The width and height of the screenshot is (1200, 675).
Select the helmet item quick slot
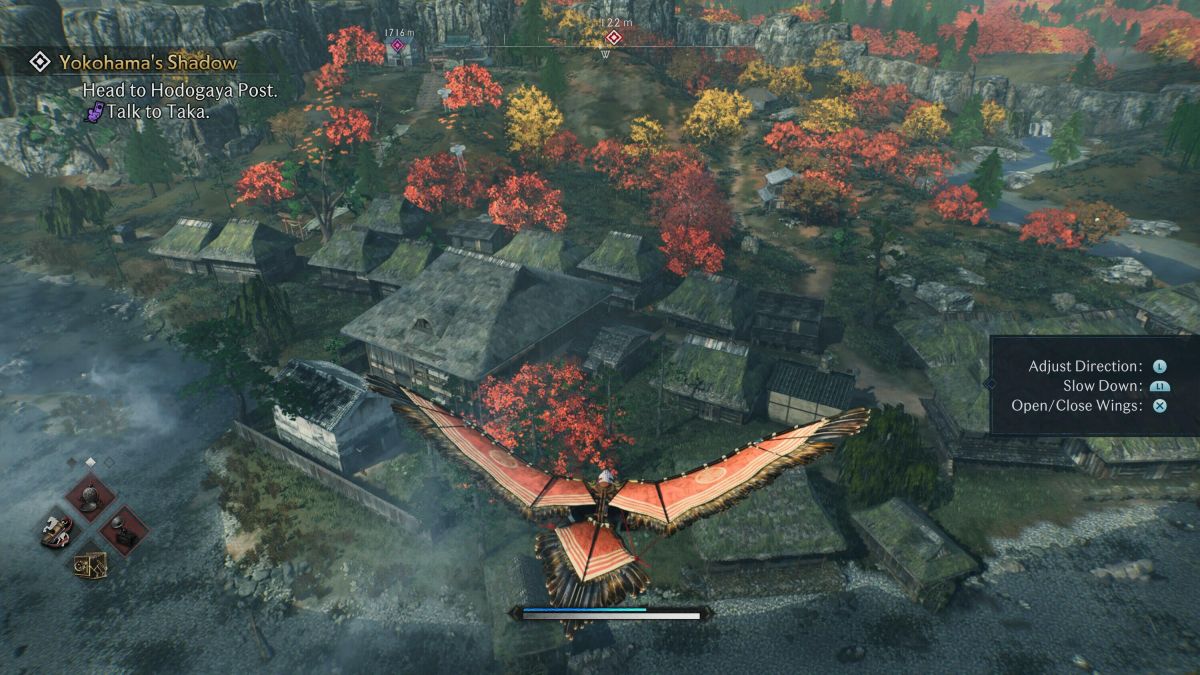(90, 496)
